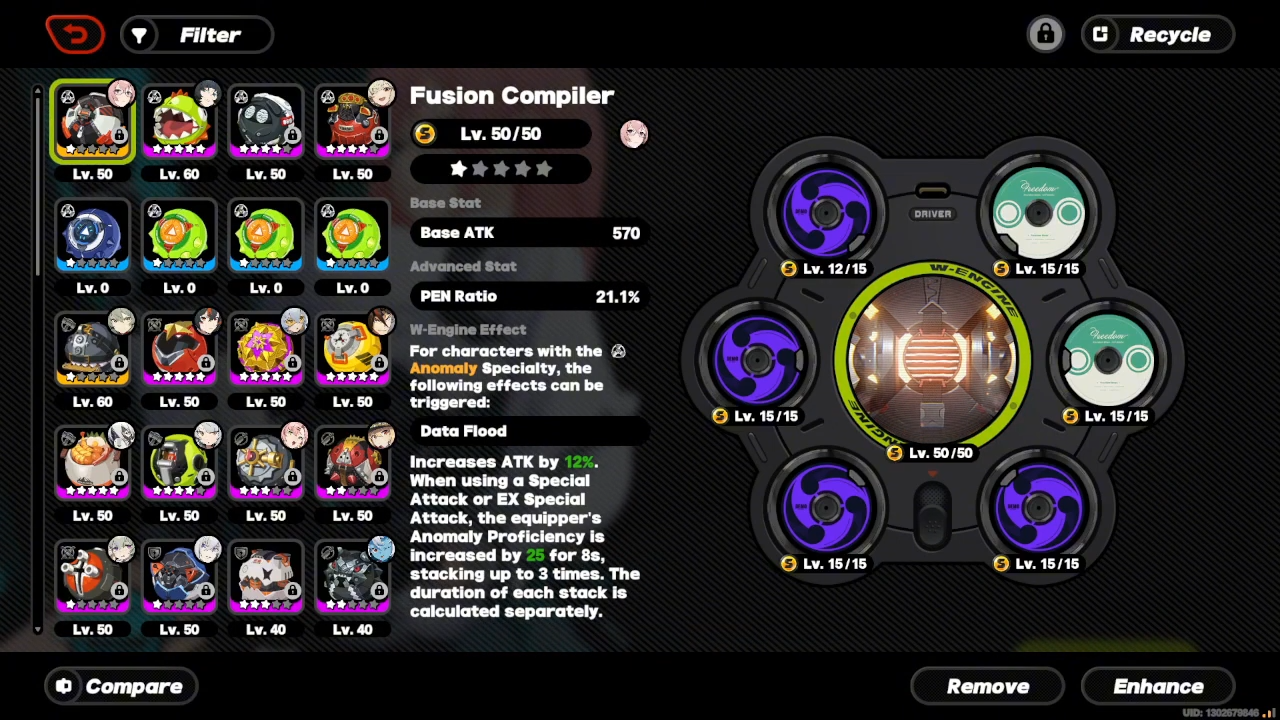Enhance the Fusion Compiler W-Engine
This screenshot has height=720, width=1280.
[1158, 686]
